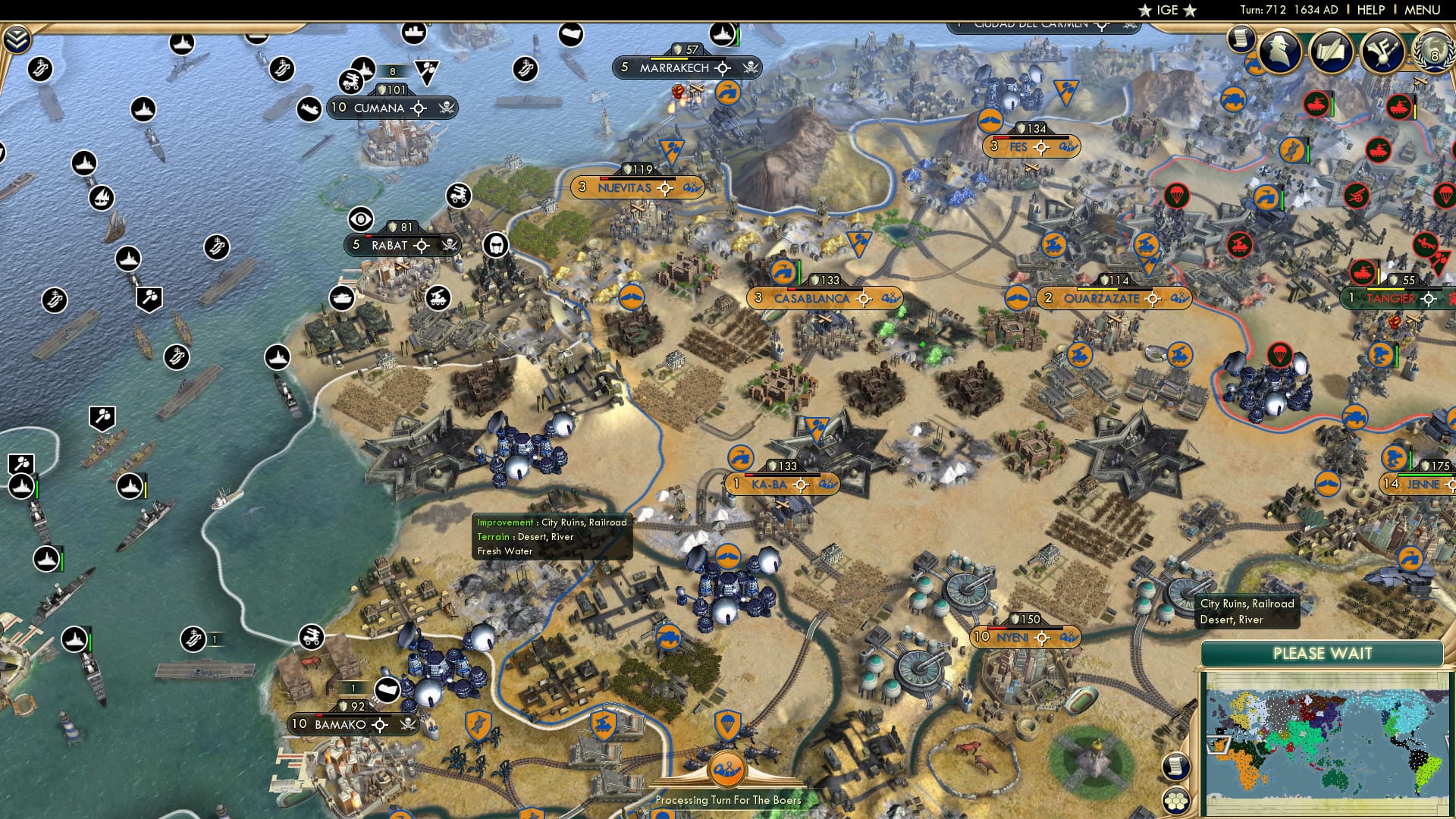This screenshot has height=819, width=1456.
Task: Click the left arrow tab on the minimap
Action: [x=1219, y=745]
